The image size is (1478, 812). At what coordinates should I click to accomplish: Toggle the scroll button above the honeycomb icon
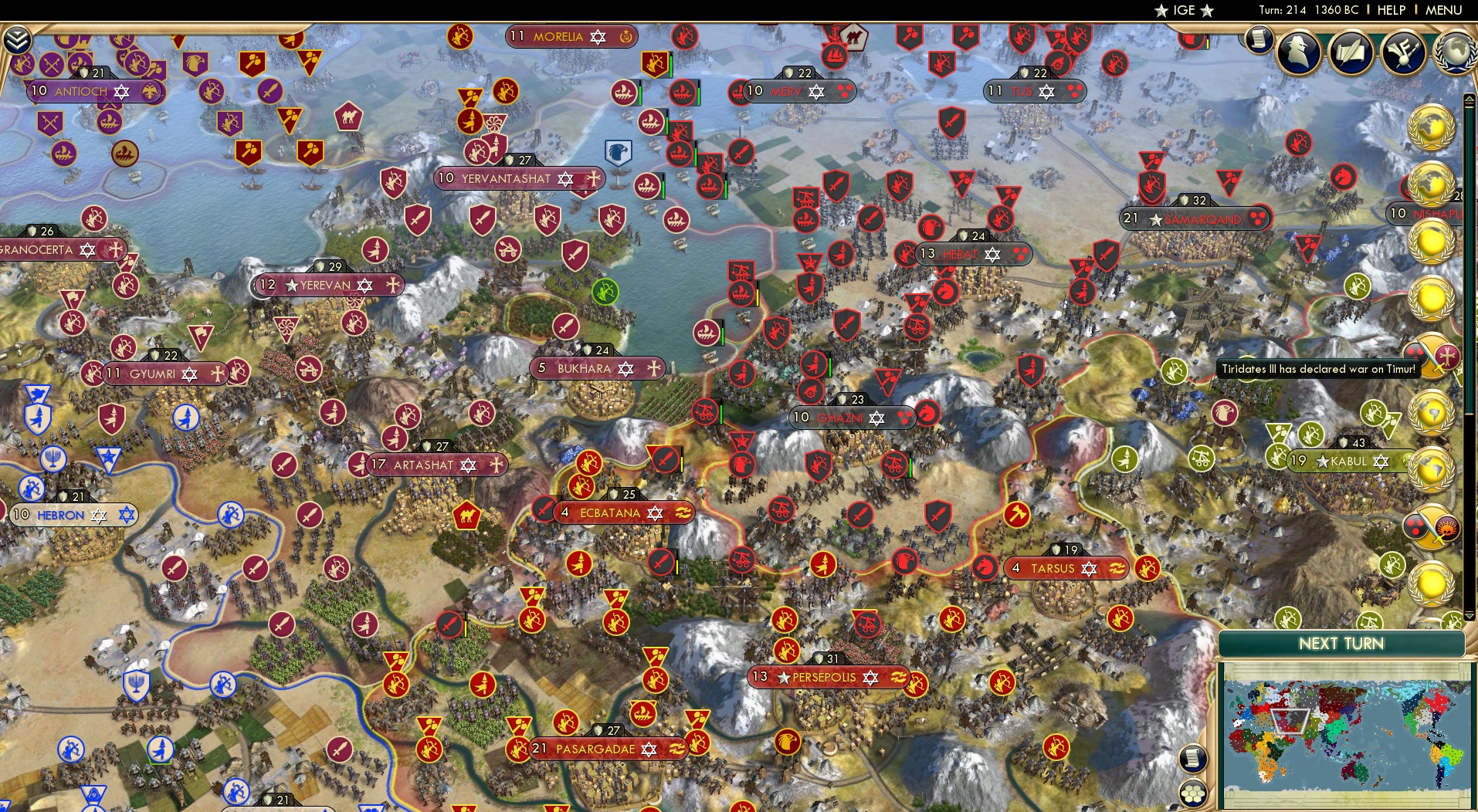coord(1195,759)
